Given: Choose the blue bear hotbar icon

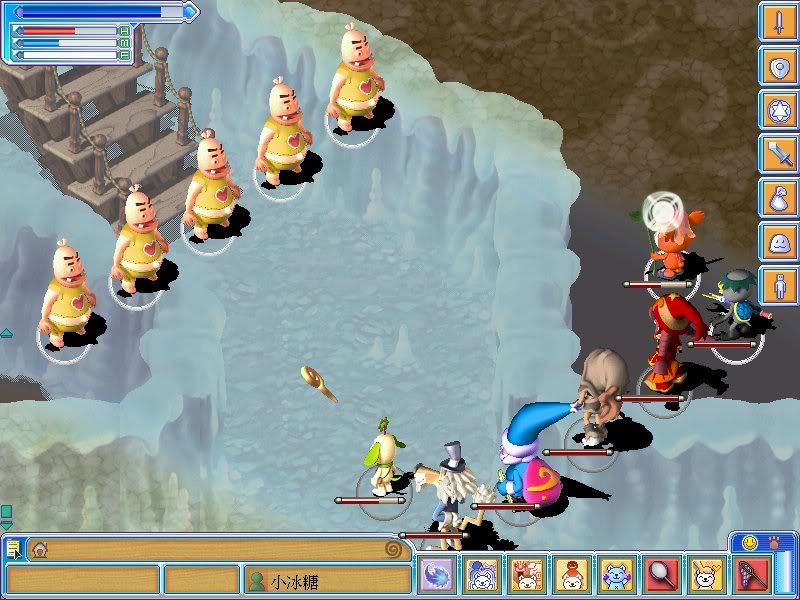Looking at the screenshot, I should point(616,575).
